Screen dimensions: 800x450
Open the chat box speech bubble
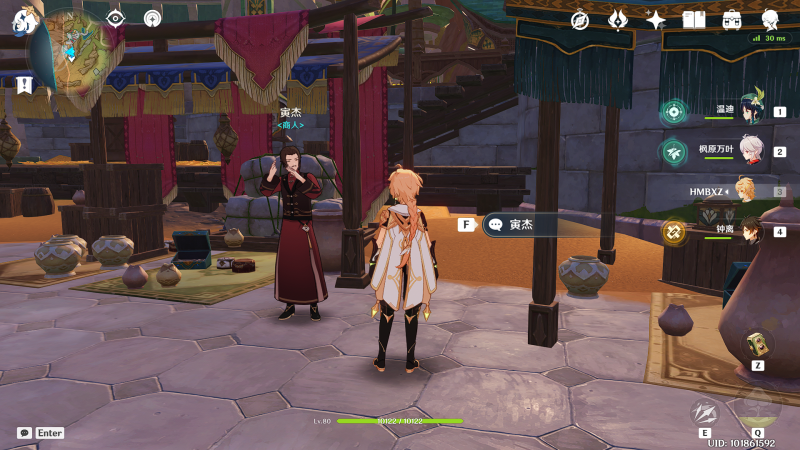pos(24,433)
